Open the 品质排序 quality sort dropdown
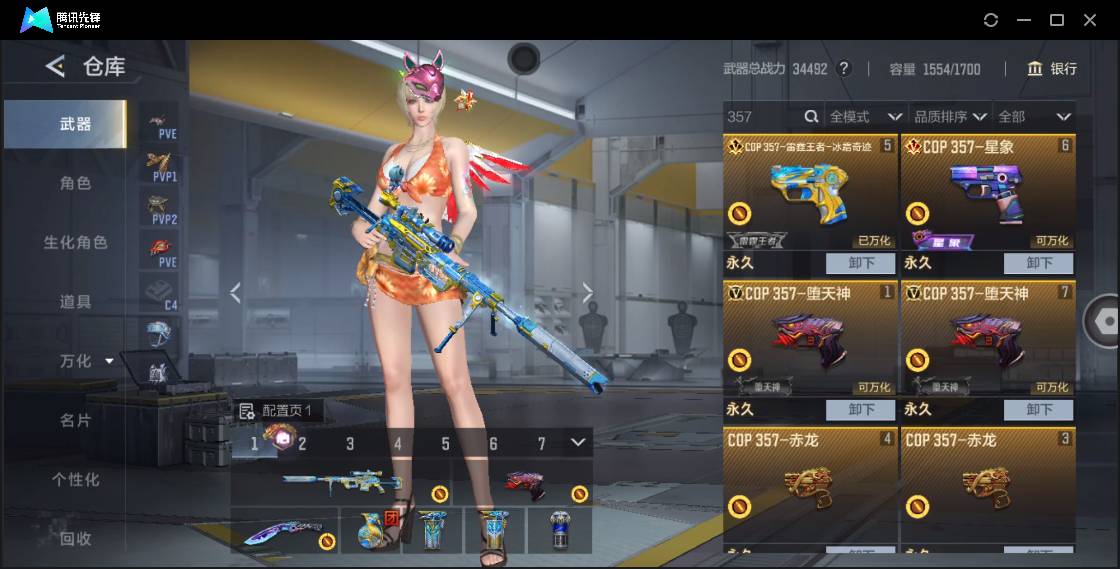Screen dimensions: 1120x569 (x=949, y=117)
